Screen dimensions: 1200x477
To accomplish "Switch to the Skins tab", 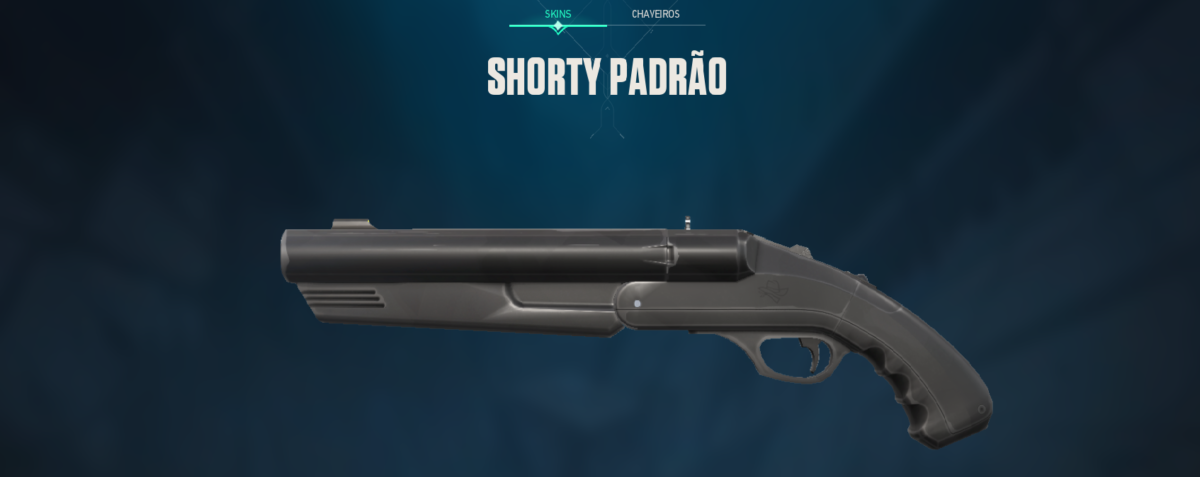I will point(558,14).
